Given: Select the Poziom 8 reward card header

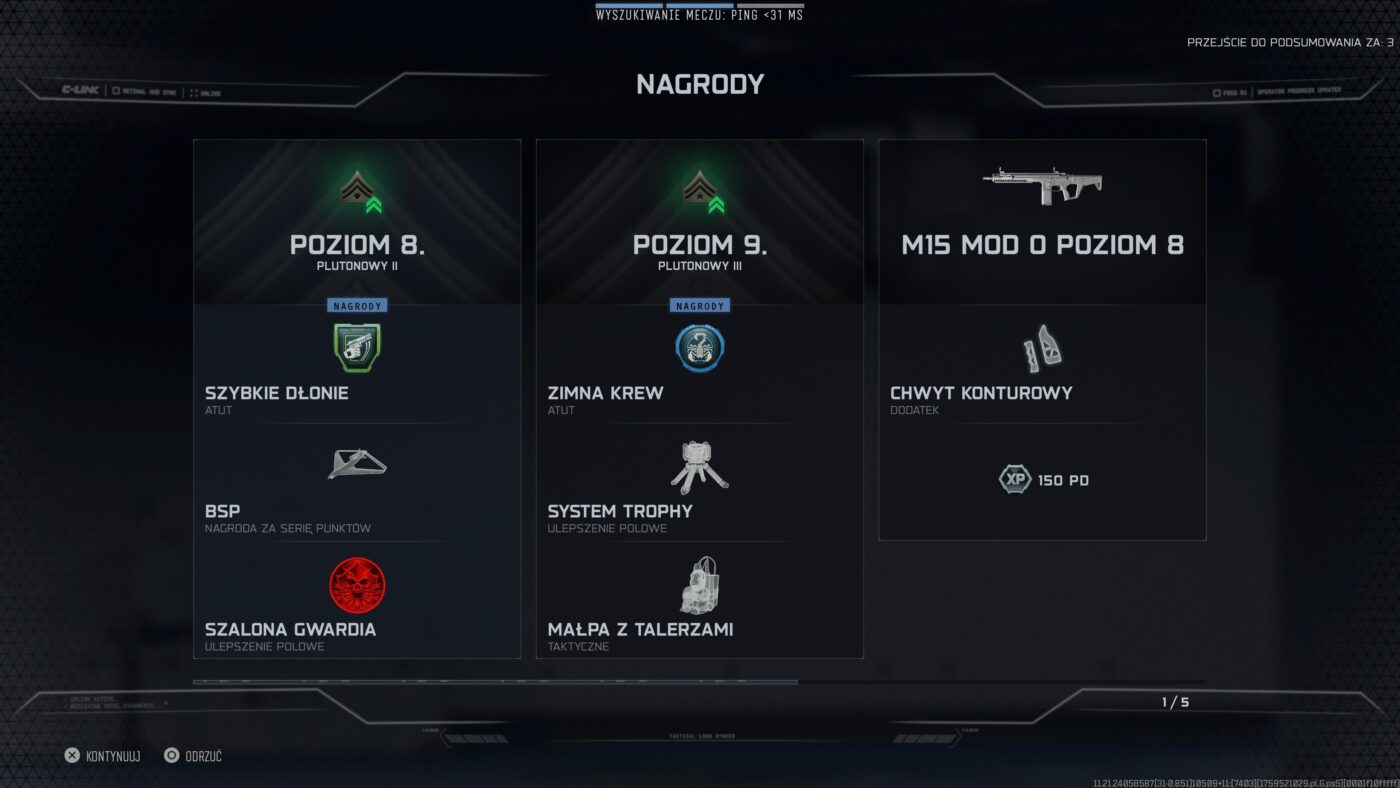Looking at the screenshot, I should pyautogui.click(x=357, y=244).
